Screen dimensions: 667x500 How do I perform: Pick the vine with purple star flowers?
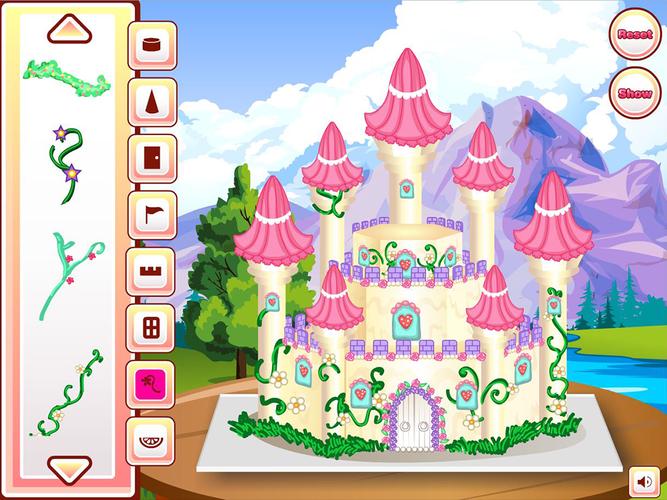66,157
